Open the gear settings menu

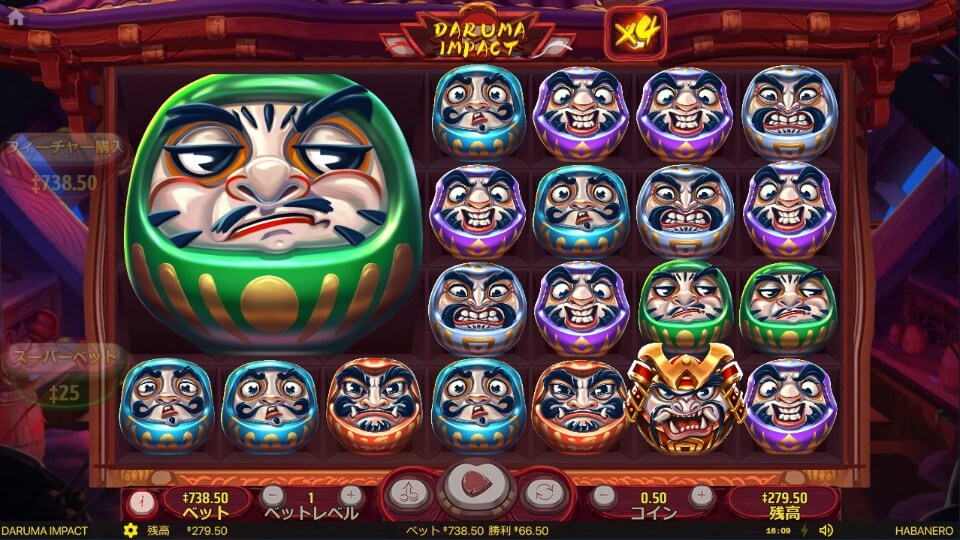coord(130,531)
